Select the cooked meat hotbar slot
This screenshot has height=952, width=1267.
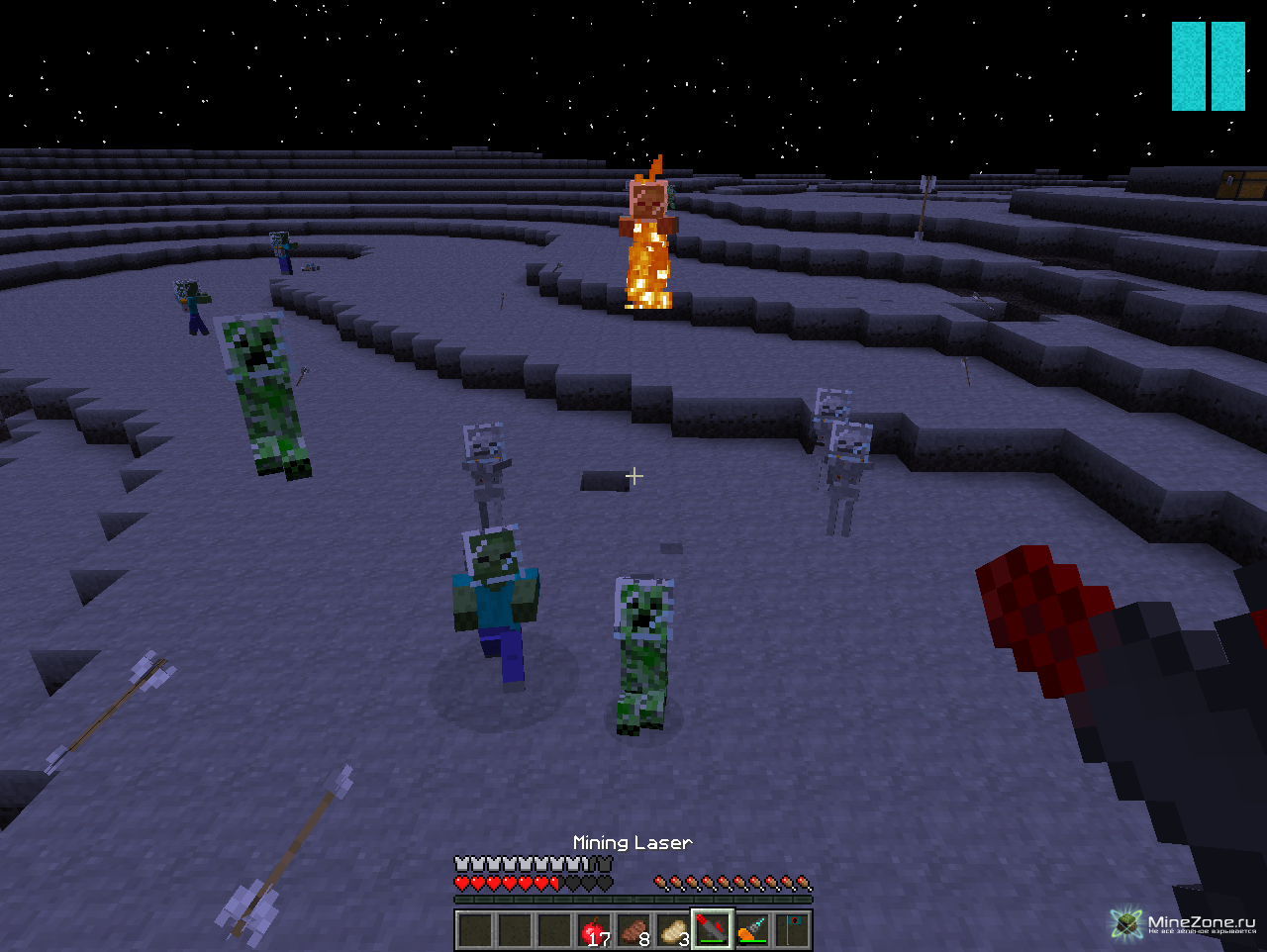(633, 930)
